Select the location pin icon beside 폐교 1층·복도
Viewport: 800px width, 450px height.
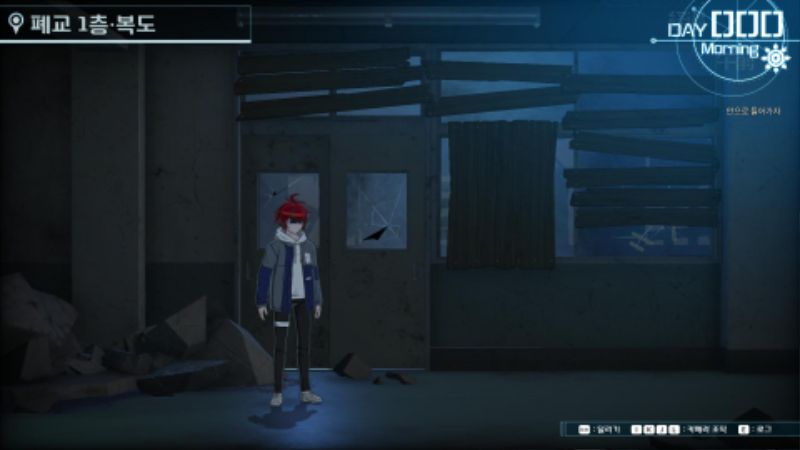[x=15, y=24]
